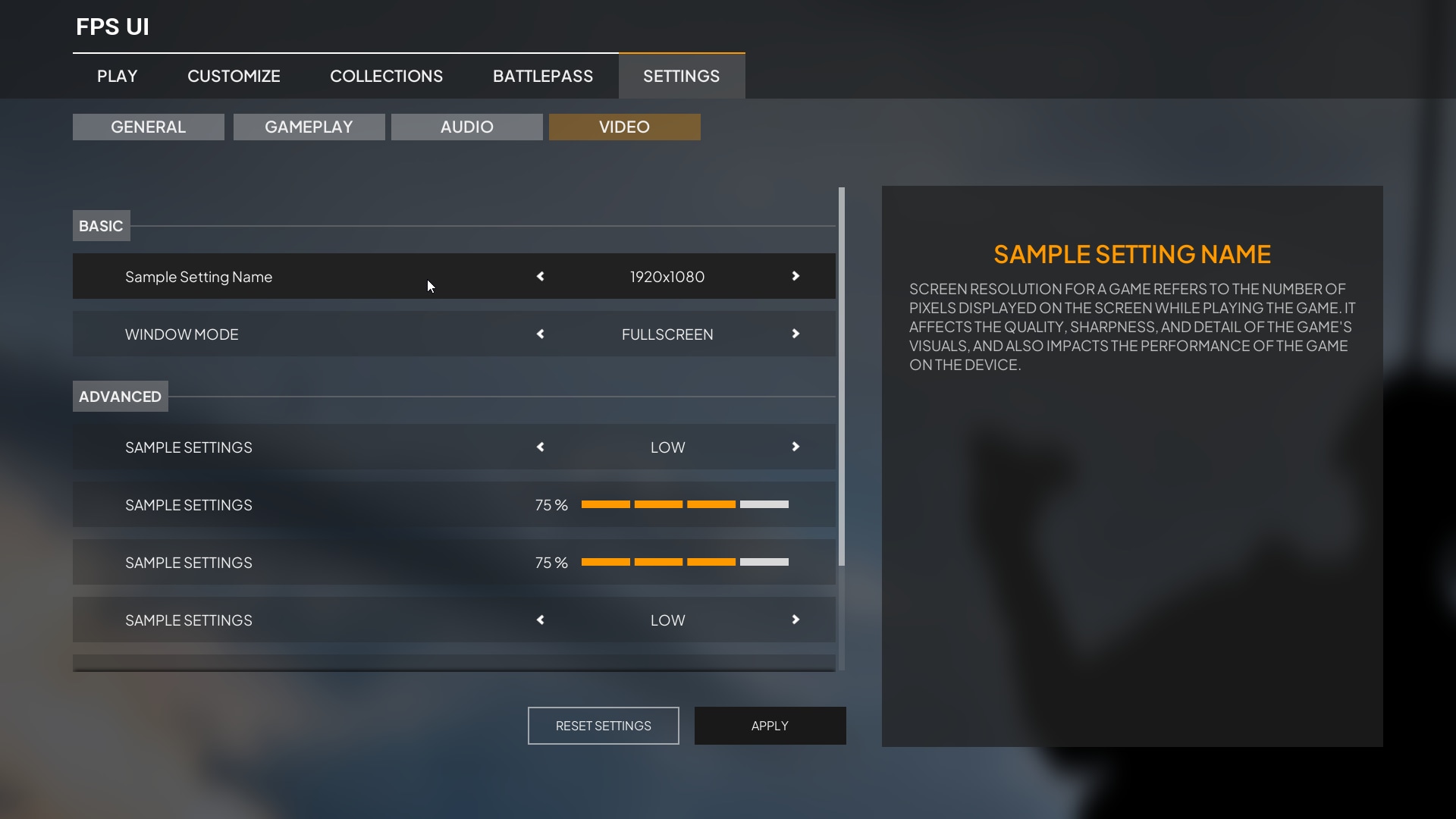Lower the first advanced LOW setting
This screenshot has height=819, width=1456.
[540, 447]
